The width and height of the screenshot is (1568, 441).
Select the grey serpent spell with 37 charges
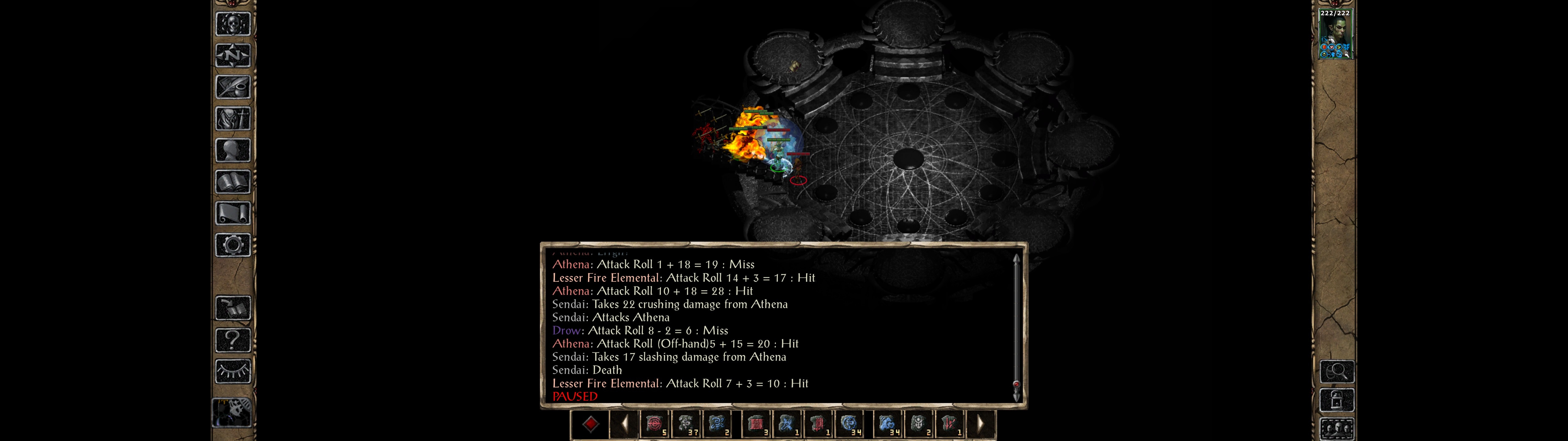point(687,424)
